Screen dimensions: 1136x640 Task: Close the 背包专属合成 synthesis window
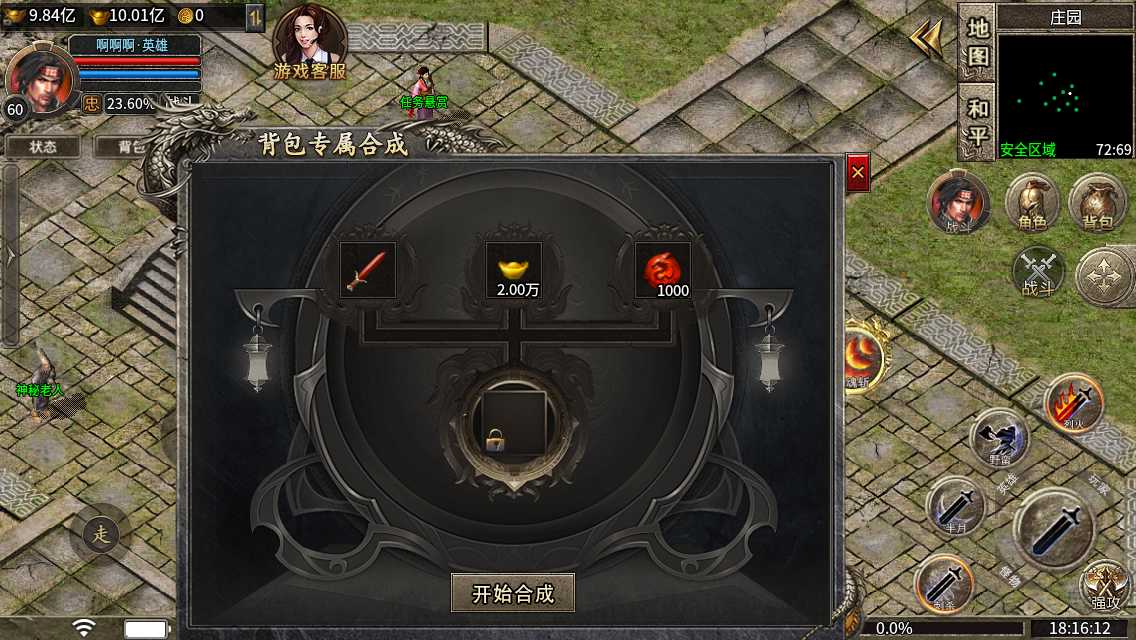857,173
